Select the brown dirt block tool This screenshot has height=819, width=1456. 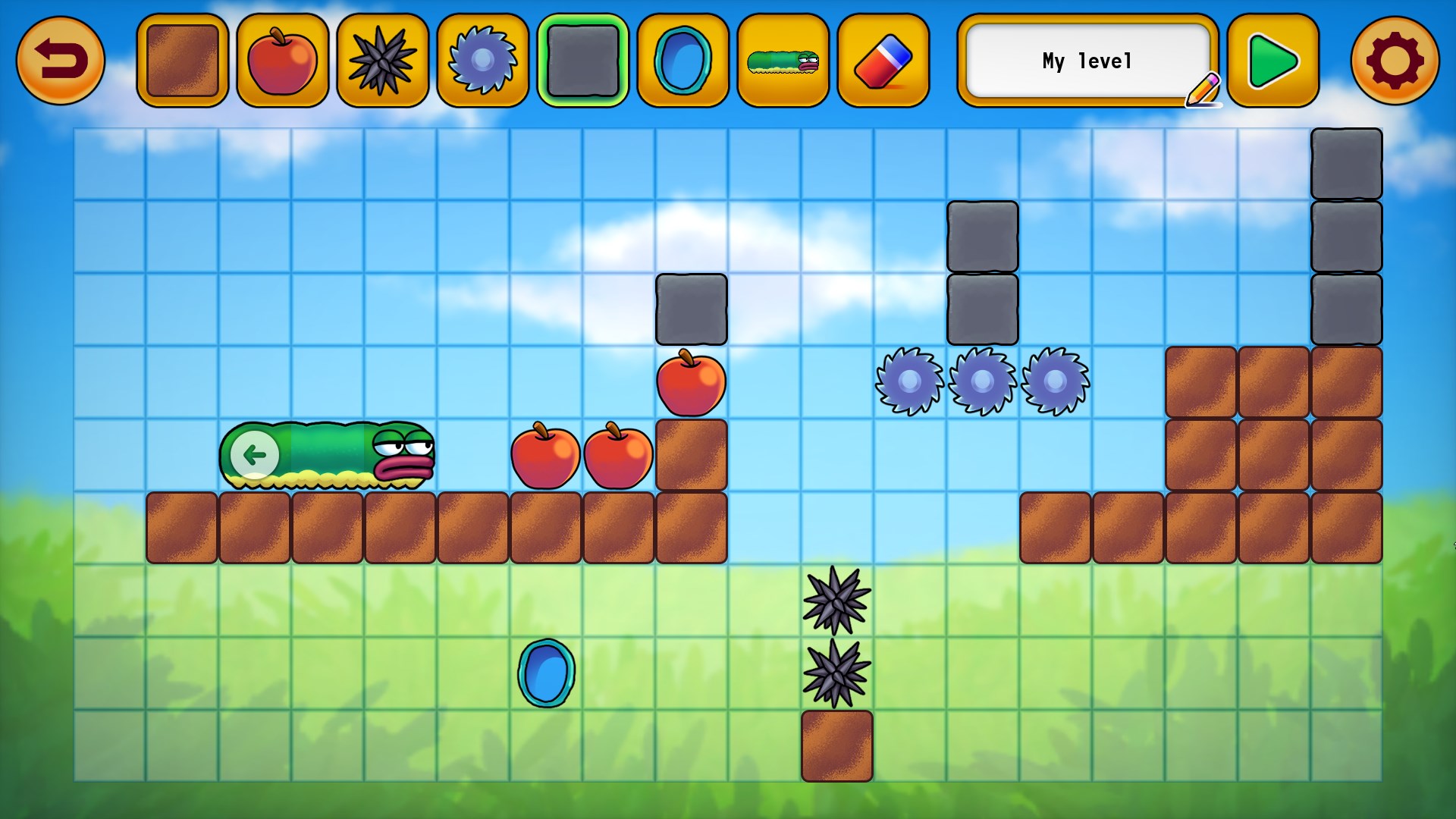coord(181,60)
